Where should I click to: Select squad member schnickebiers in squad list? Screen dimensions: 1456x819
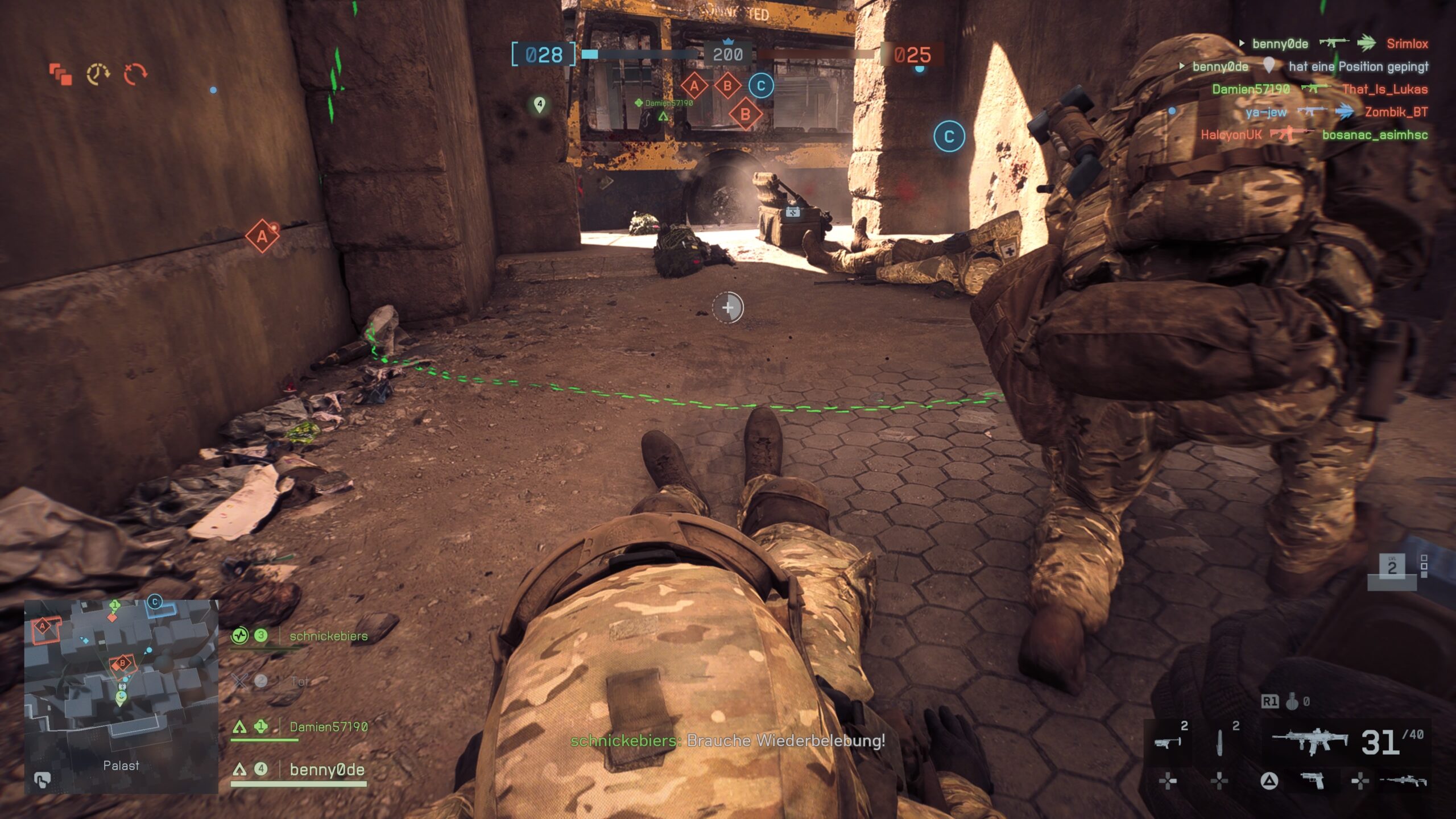click(328, 636)
